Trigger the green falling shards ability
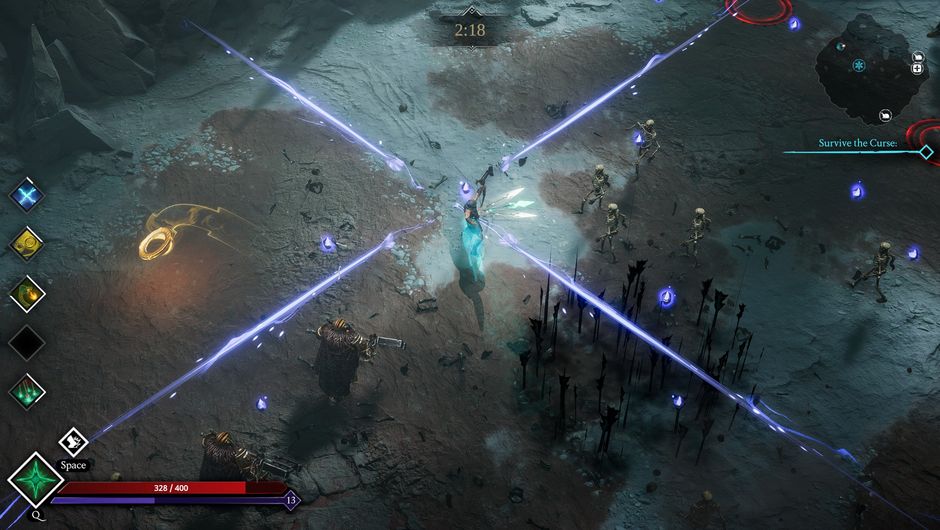 point(27,391)
